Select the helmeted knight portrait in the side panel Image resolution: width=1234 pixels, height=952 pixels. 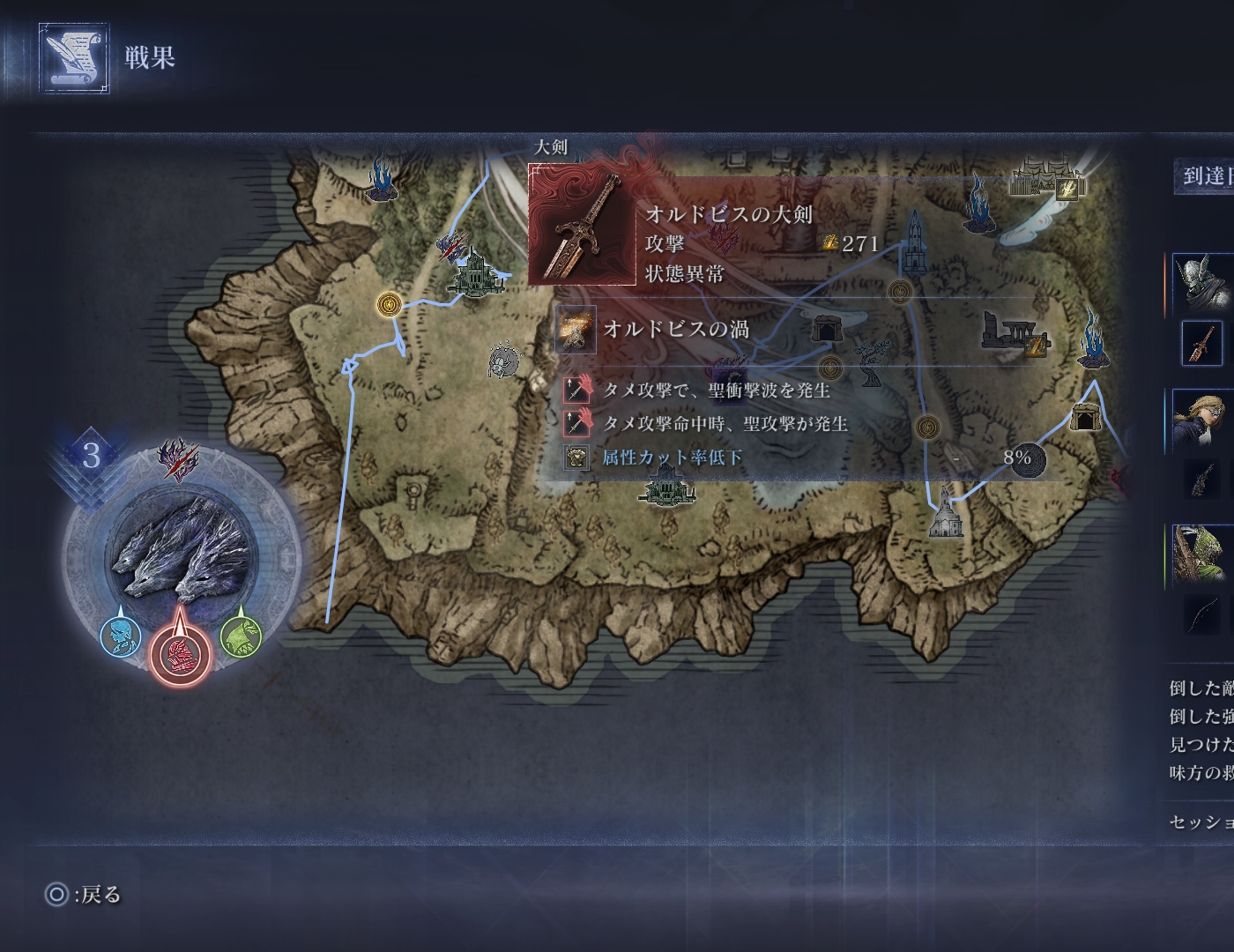pos(1204,282)
